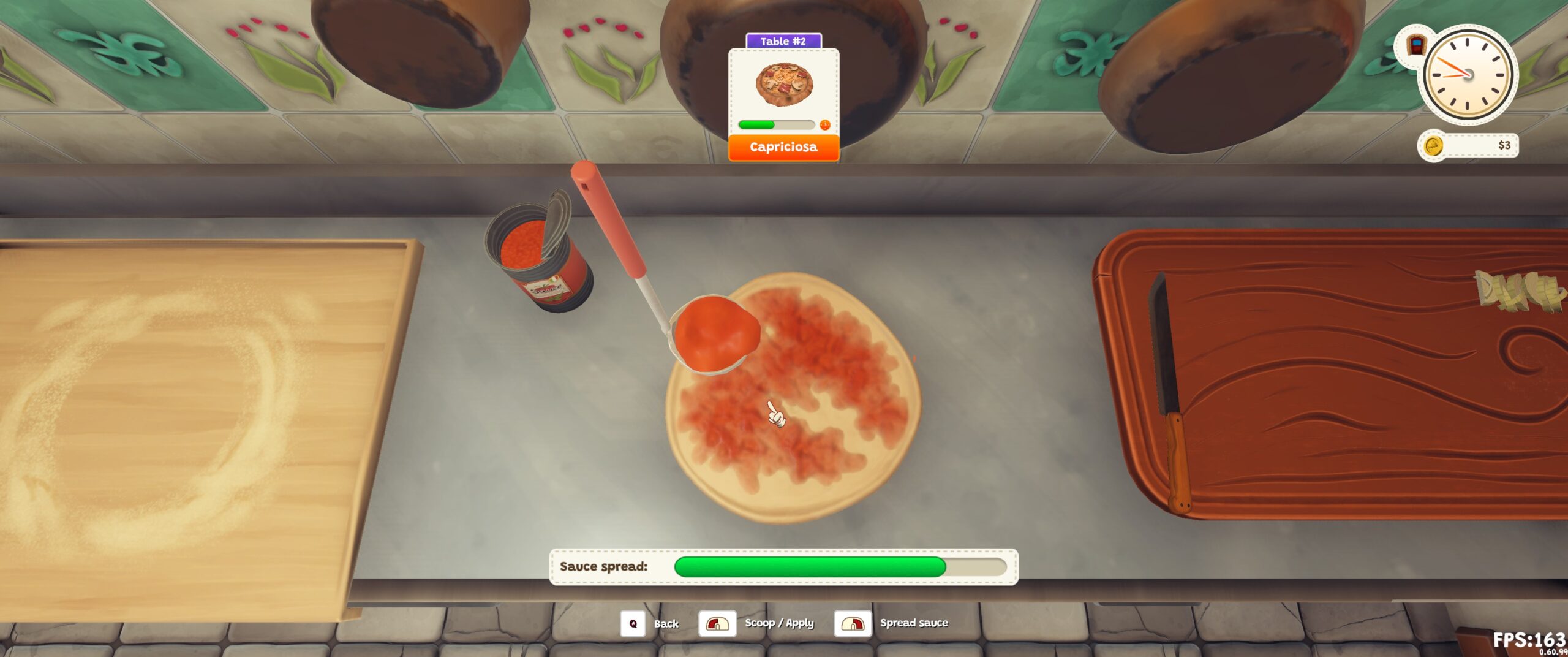Click the mouse icon next to Spread sauce
This screenshot has width=1568, height=657.
point(851,623)
